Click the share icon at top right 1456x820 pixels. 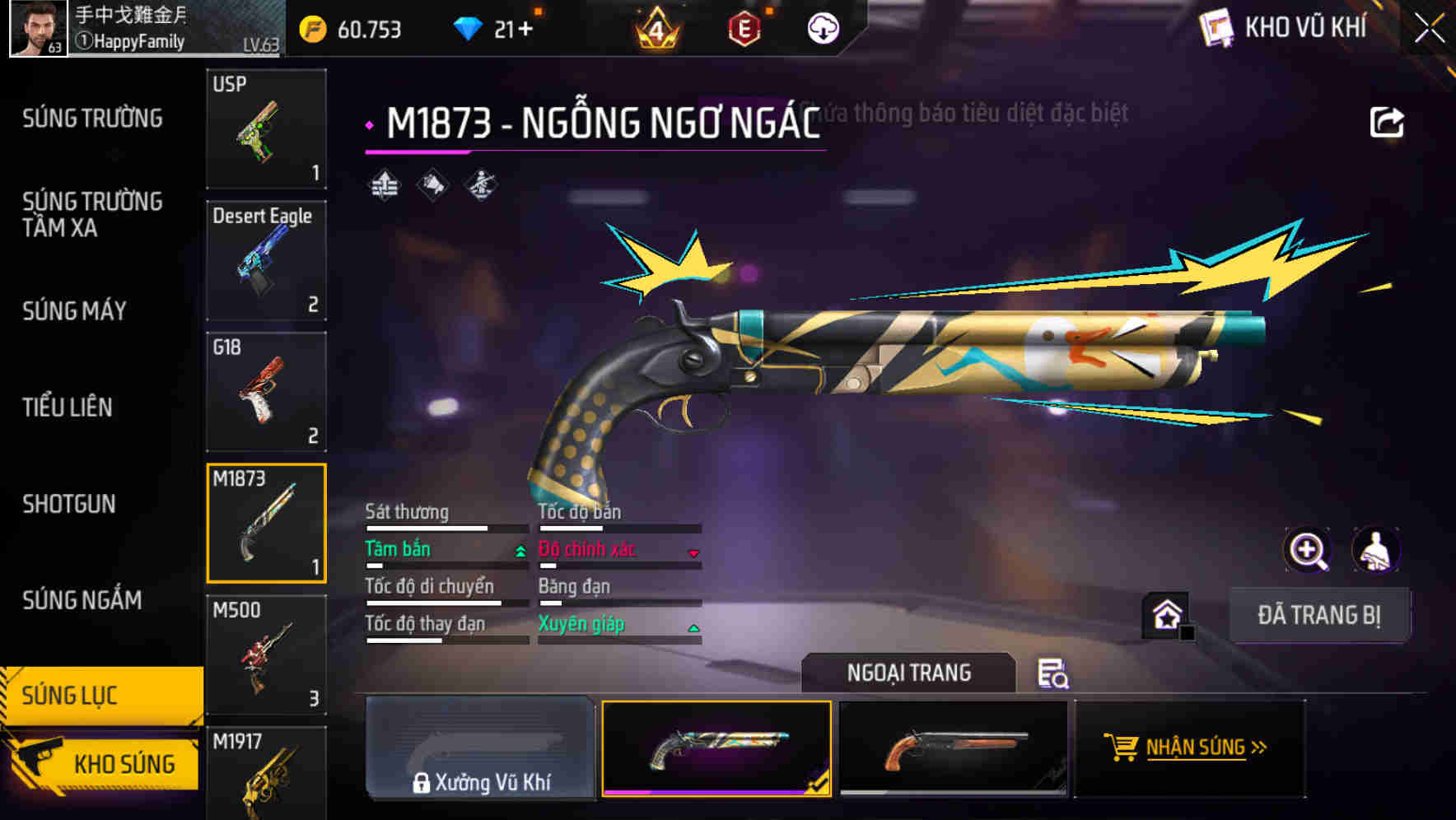(x=1388, y=121)
